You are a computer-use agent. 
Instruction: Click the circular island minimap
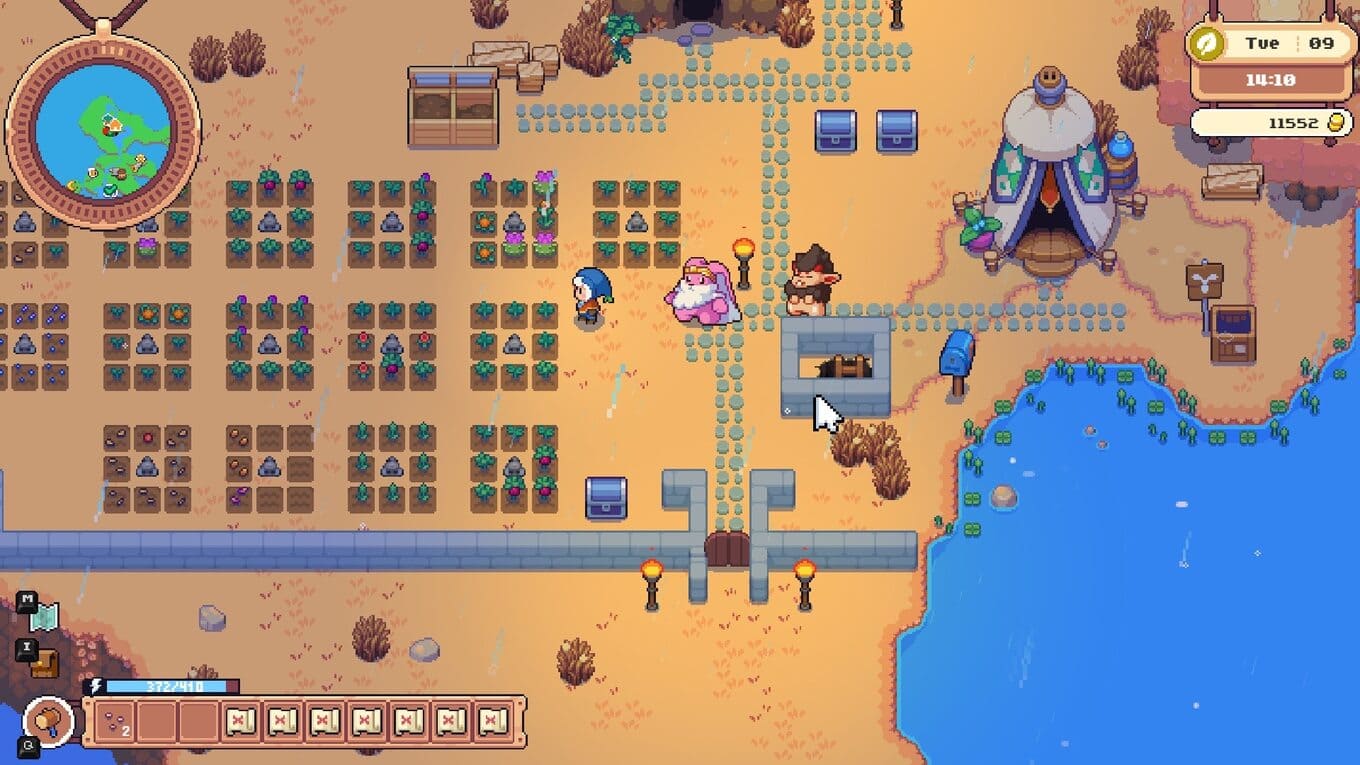pos(103,131)
